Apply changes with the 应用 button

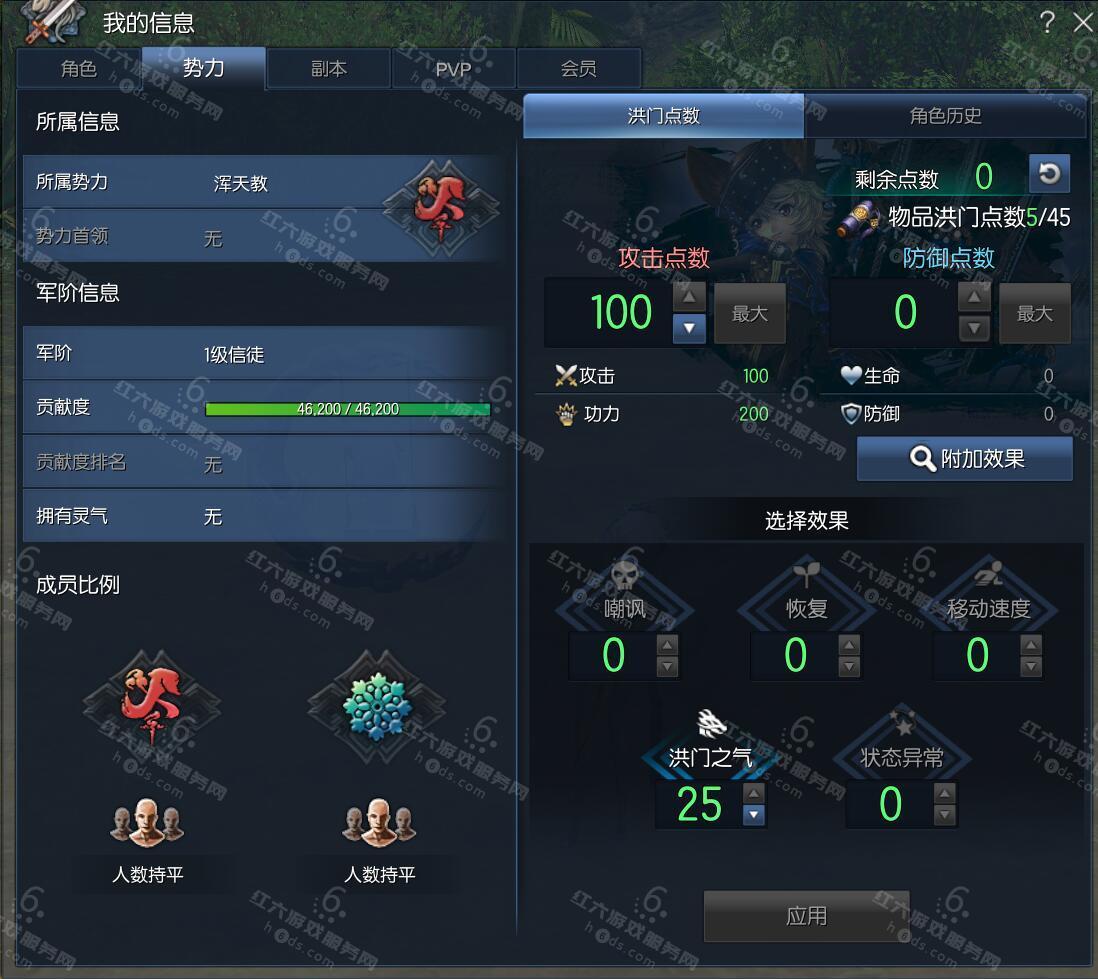tap(806, 916)
